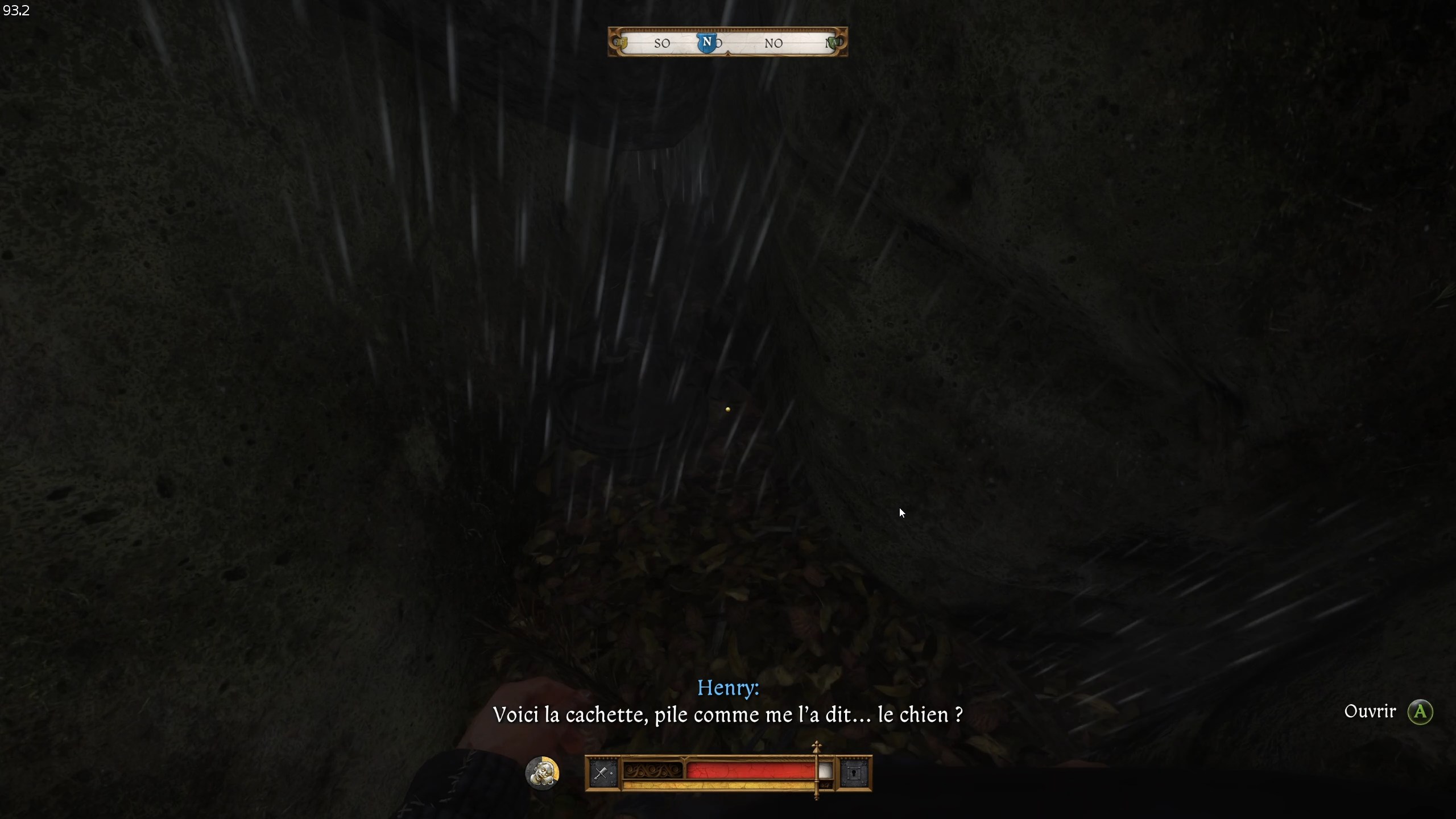Expand the compass bar at screen top
Viewport: 1456px width, 819px height.
(x=728, y=42)
